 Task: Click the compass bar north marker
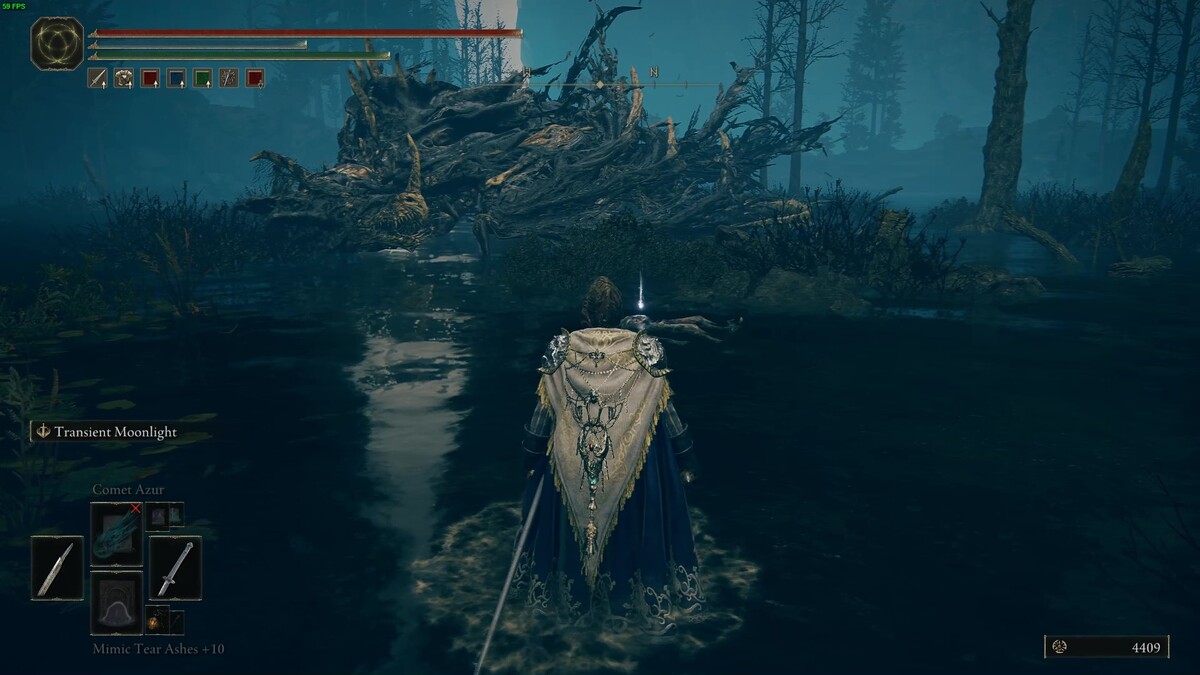point(653,73)
